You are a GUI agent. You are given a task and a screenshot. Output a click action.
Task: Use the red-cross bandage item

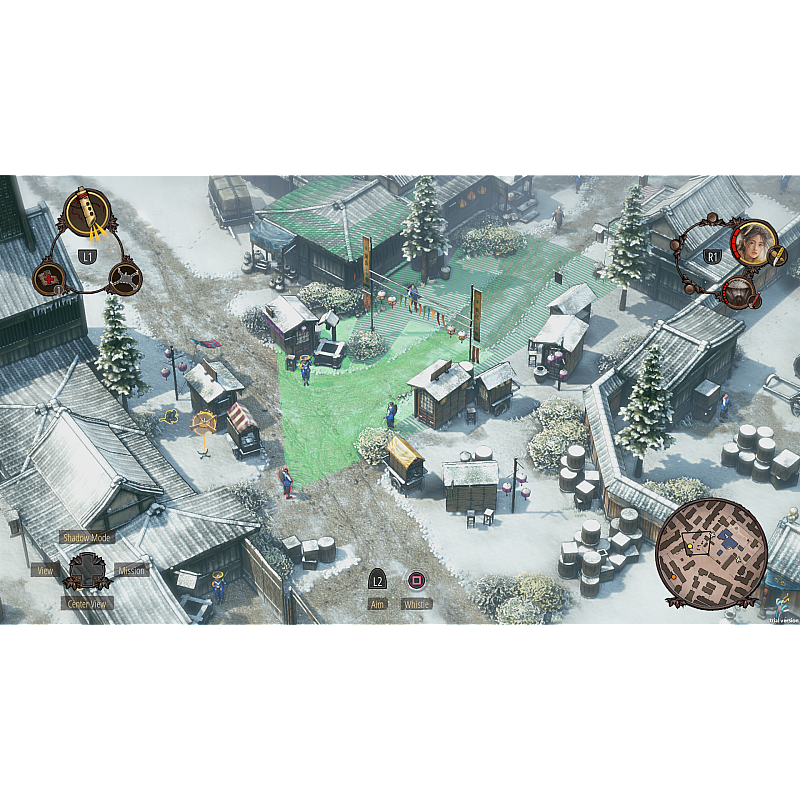click(x=48, y=278)
